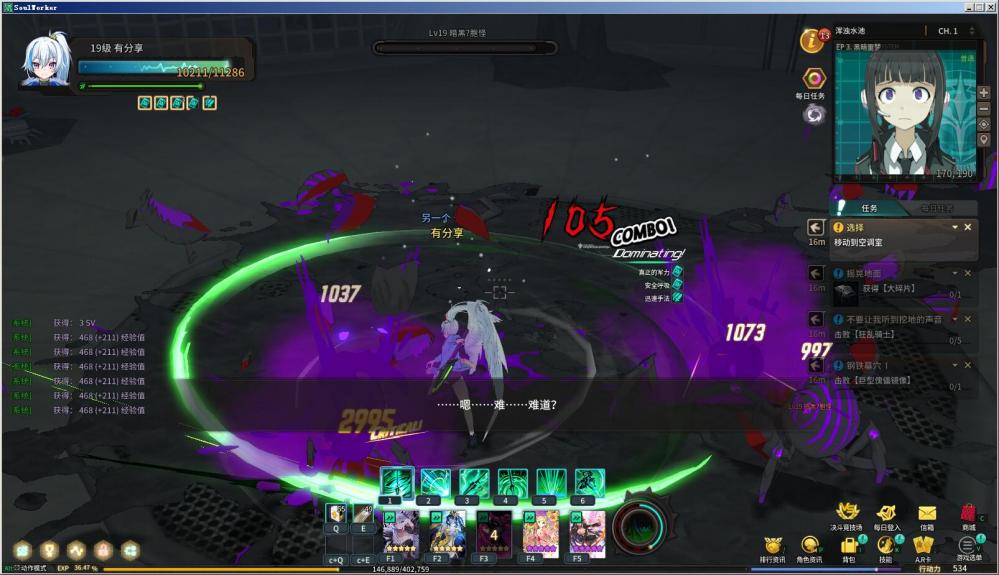The height and width of the screenshot is (575, 999).
Task: Open the 每日任务 daily quest hexagon icon
Action: pyautogui.click(x=814, y=79)
